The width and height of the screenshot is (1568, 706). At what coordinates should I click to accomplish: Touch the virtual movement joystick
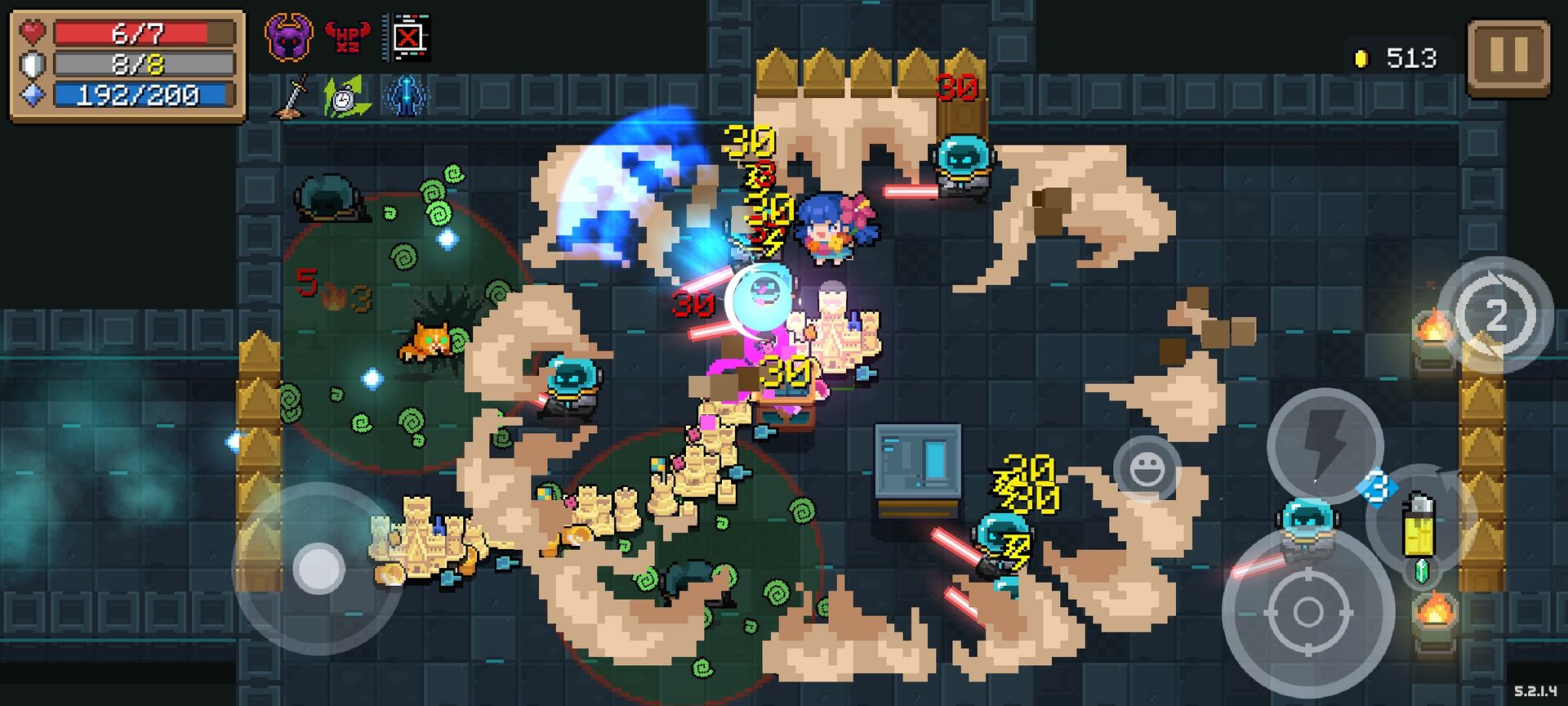[x=318, y=568]
